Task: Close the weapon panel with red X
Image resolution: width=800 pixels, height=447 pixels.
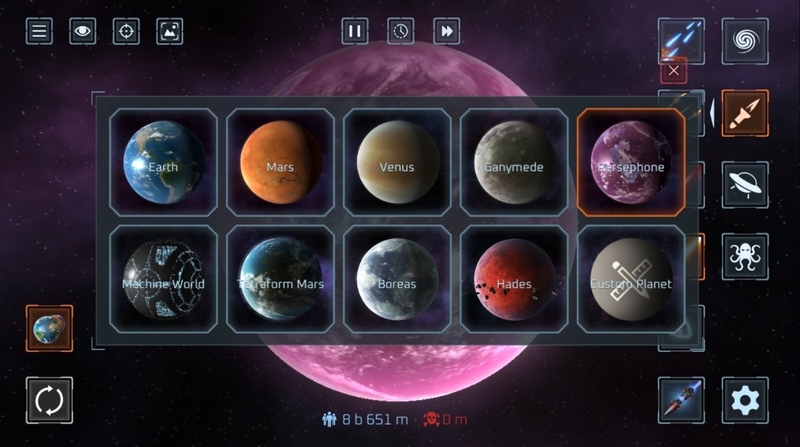Action: pyautogui.click(x=675, y=71)
